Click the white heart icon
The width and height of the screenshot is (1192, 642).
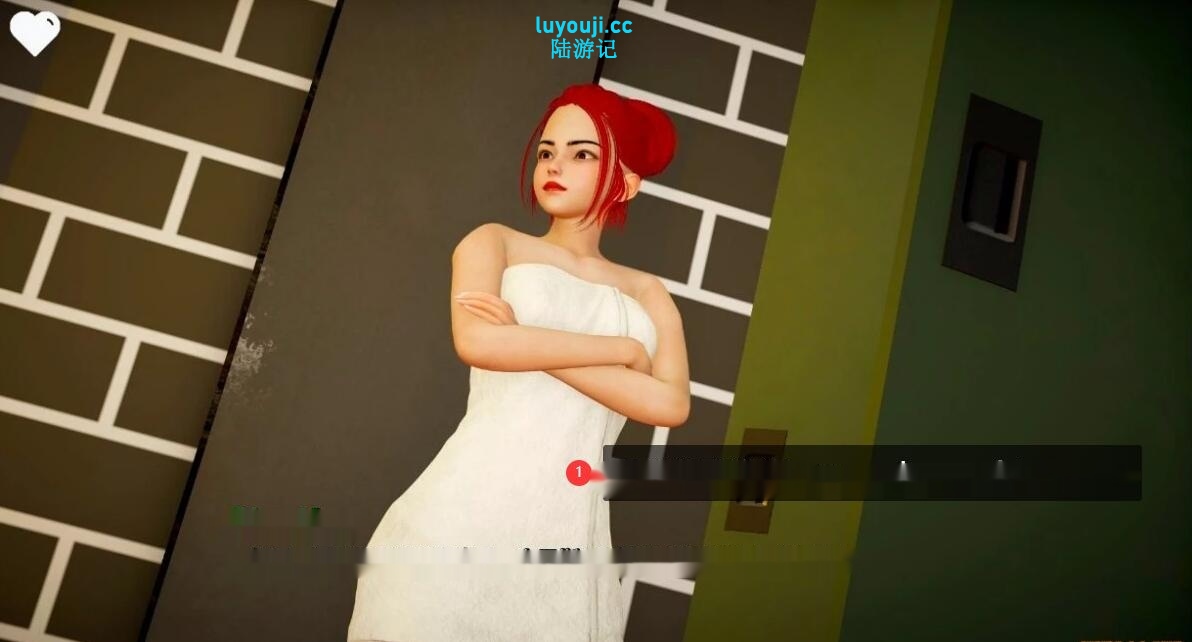click(x=35, y=32)
